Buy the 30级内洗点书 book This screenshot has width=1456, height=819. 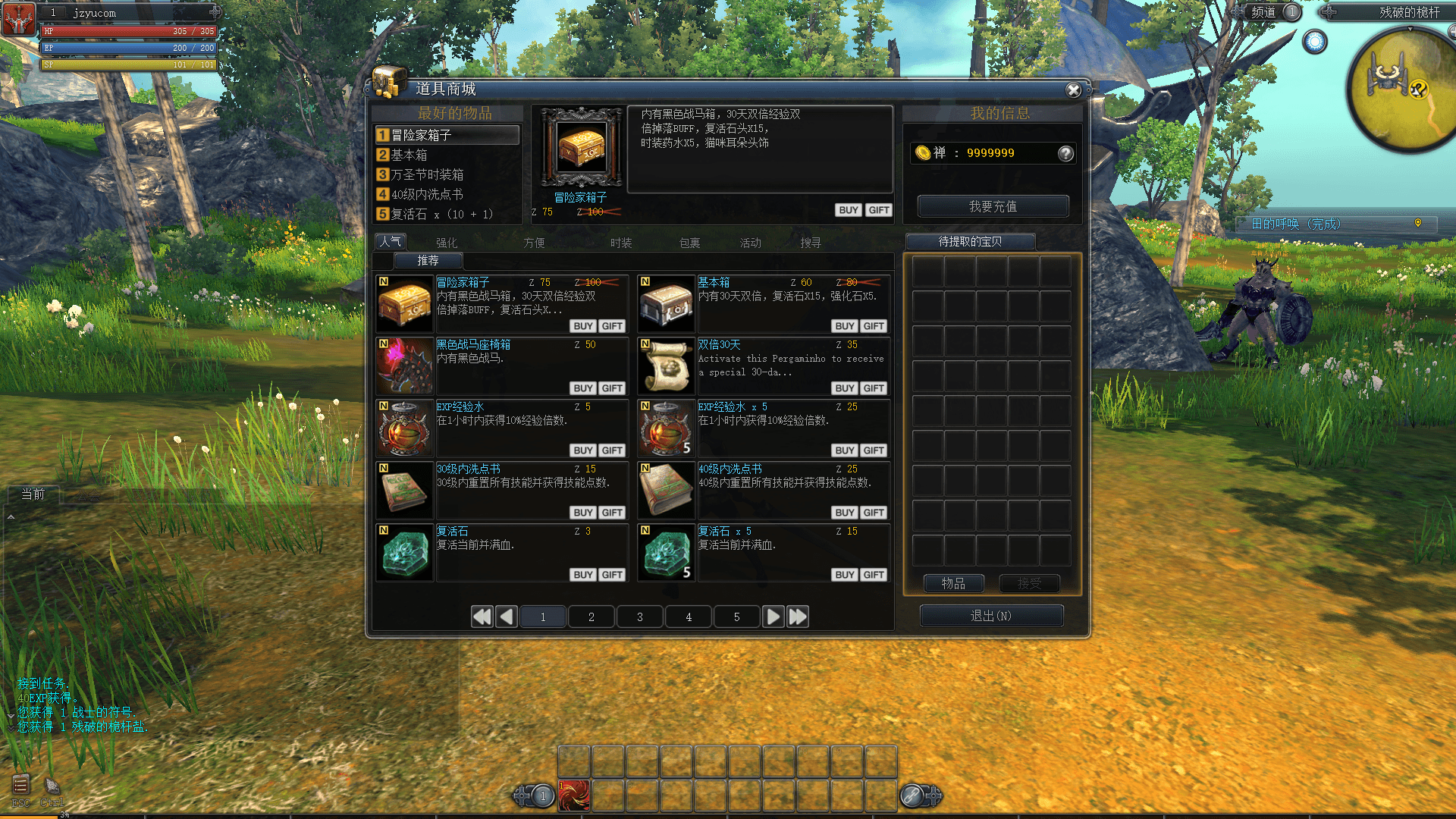(582, 513)
